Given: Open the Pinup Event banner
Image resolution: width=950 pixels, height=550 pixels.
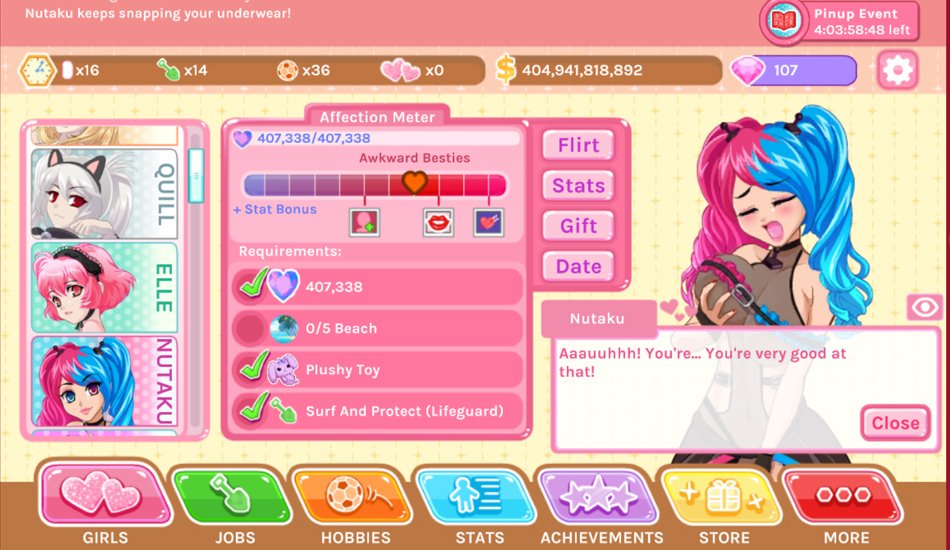Looking at the screenshot, I should click(840, 21).
